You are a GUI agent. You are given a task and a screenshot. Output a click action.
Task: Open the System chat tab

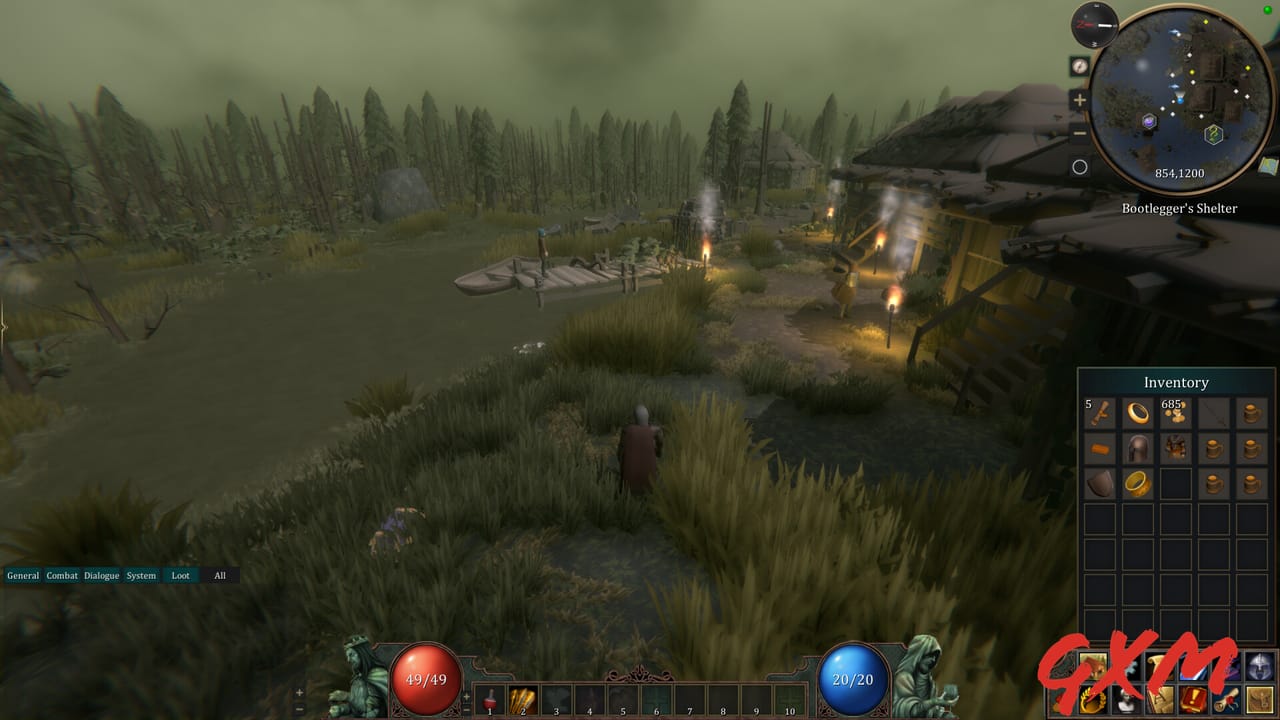click(140, 576)
